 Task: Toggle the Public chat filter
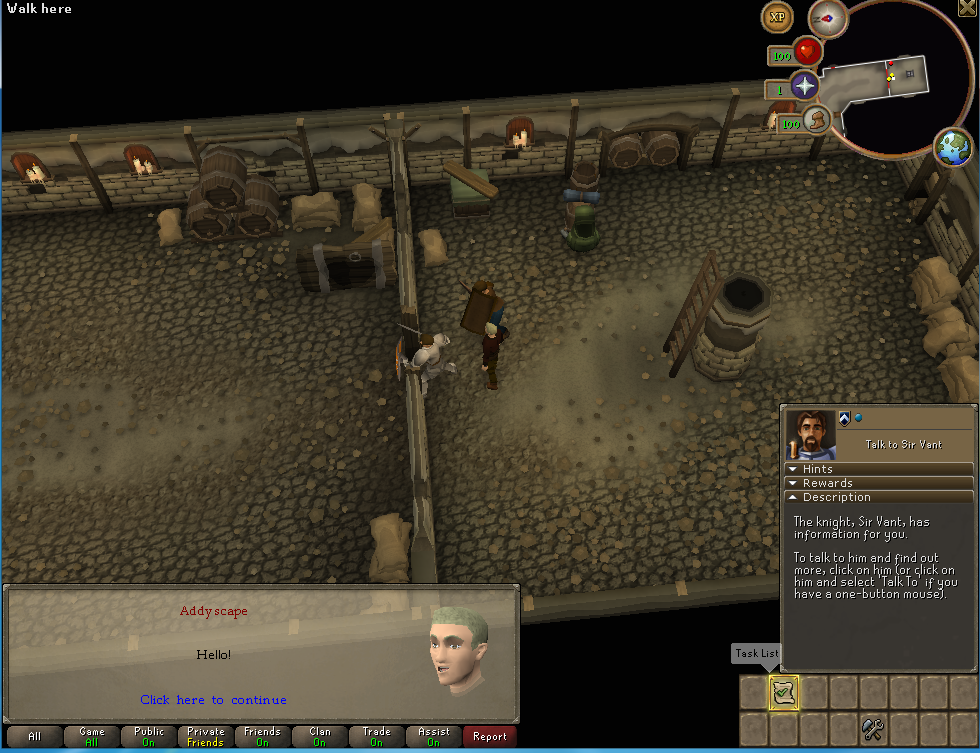tap(149, 737)
